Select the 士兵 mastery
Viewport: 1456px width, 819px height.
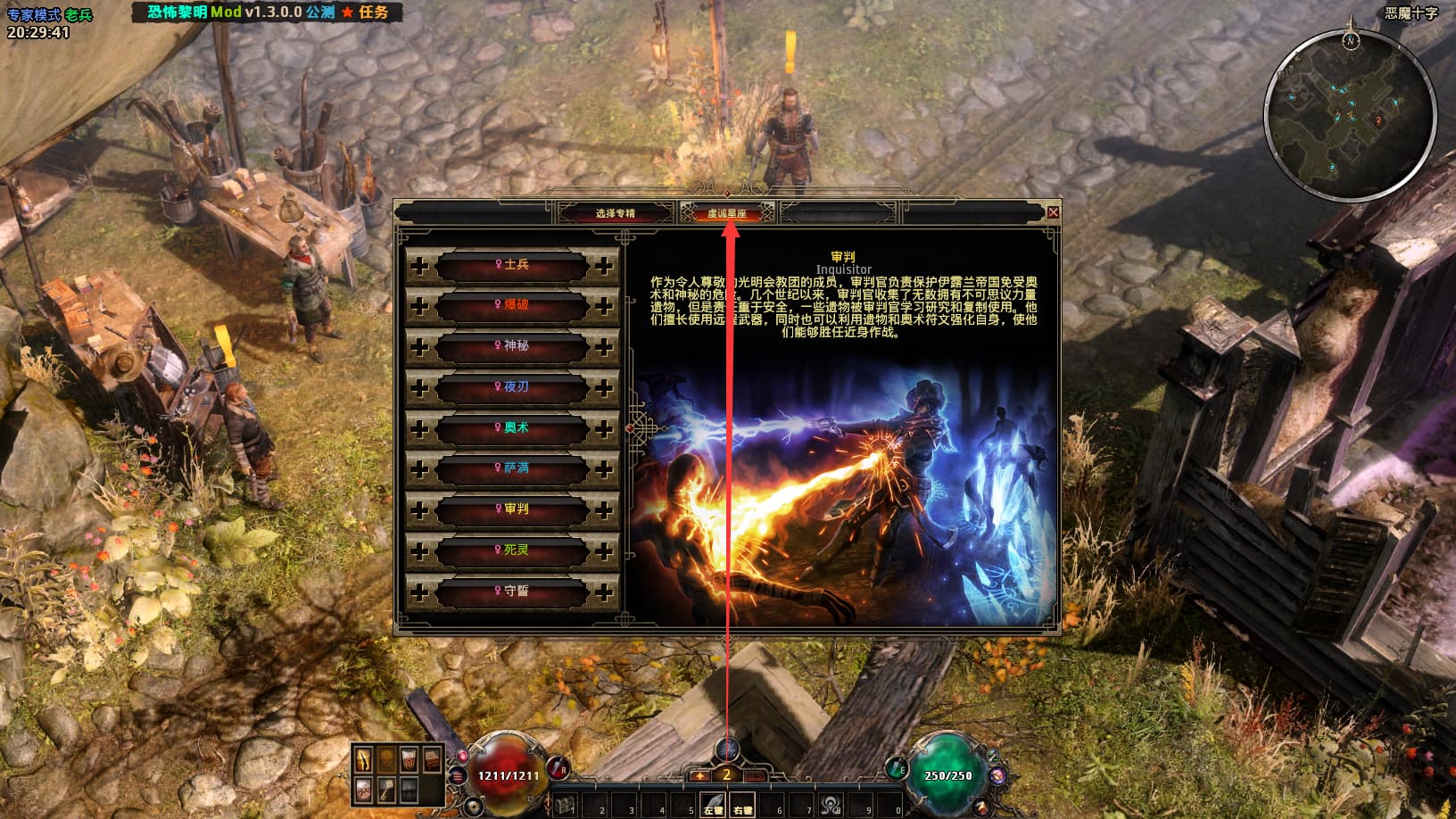512,265
